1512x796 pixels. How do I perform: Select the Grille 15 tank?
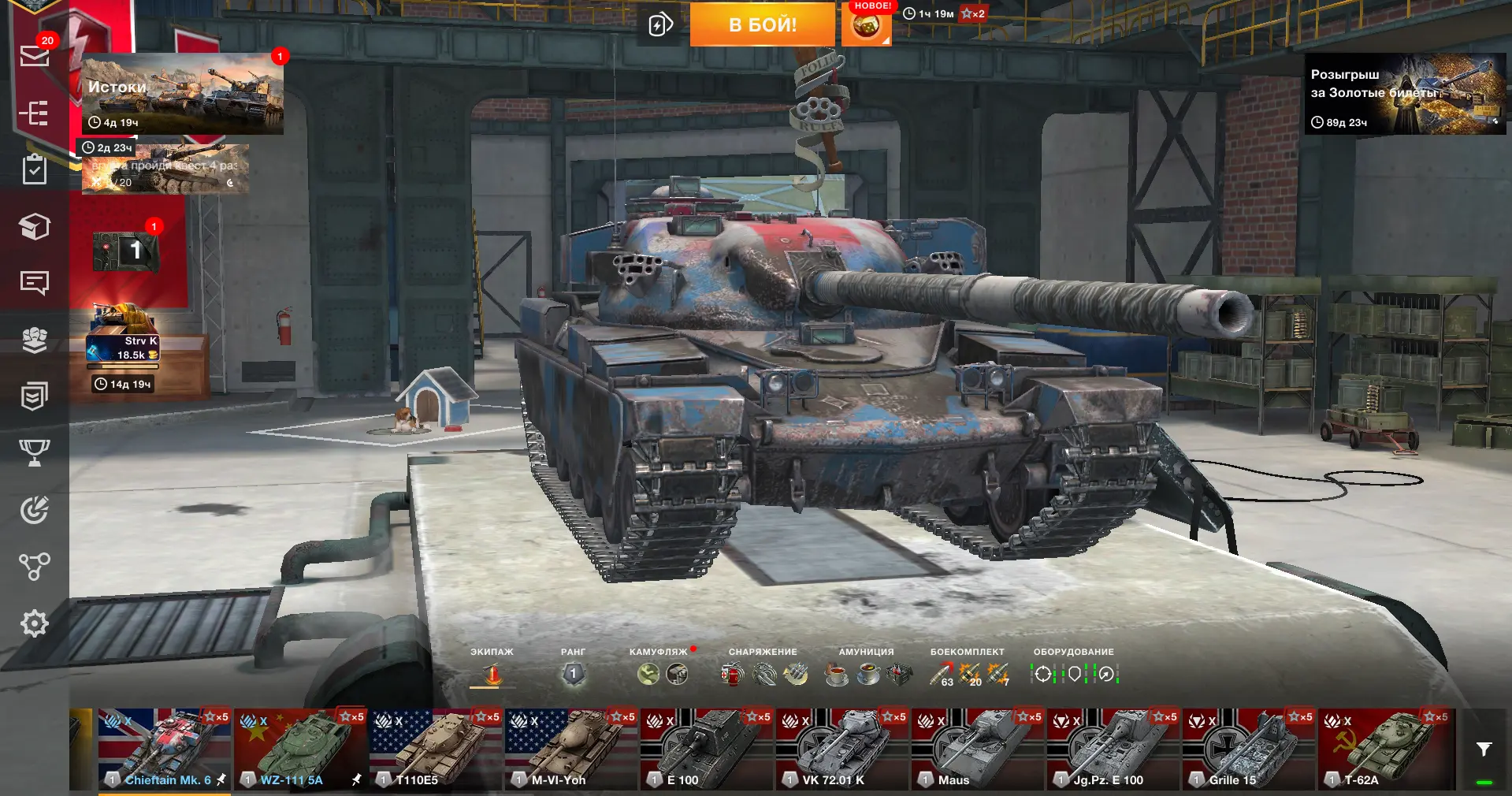1248,749
